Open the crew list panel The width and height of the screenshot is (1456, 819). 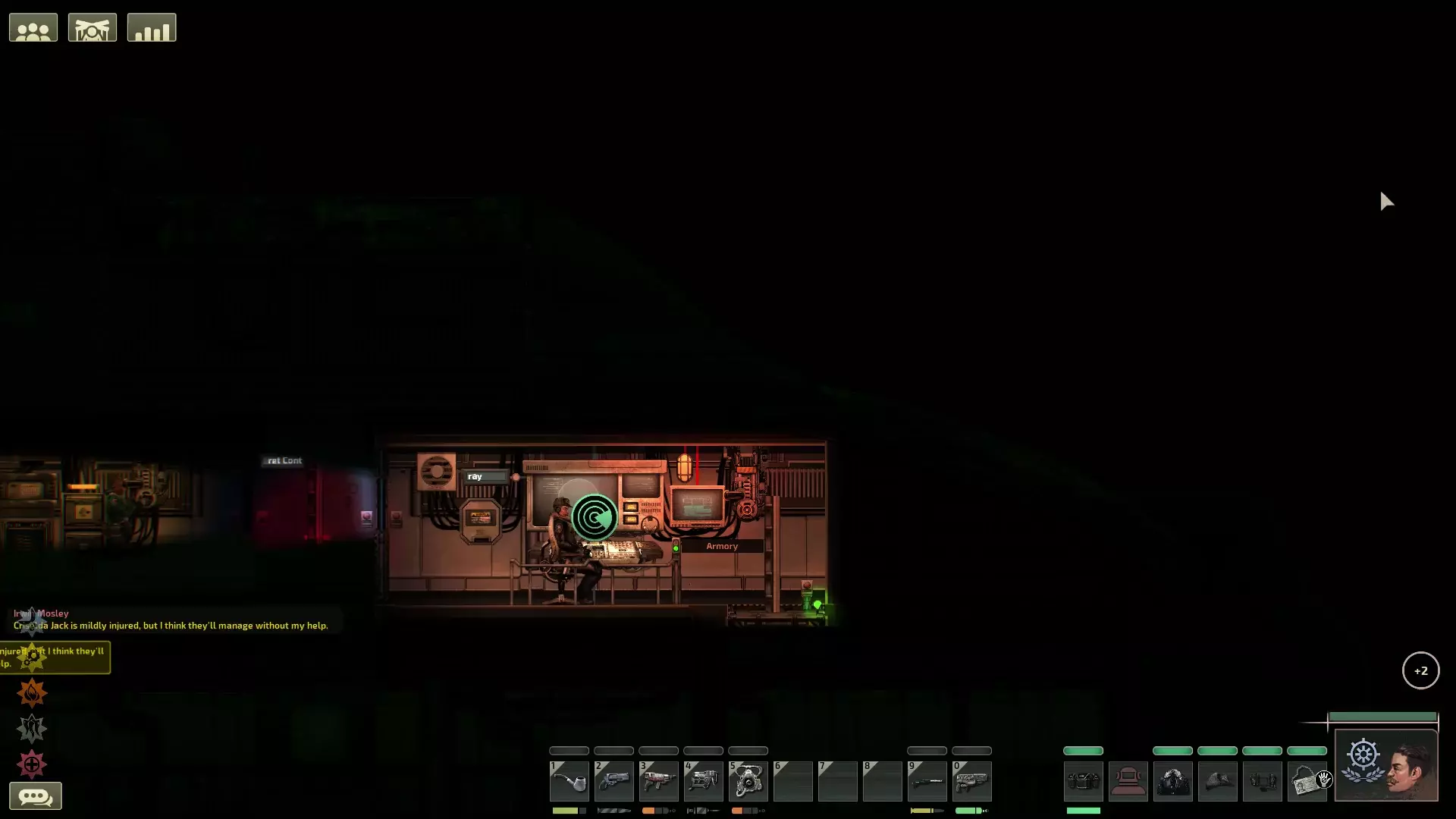pyautogui.click(x=33, y=27)
